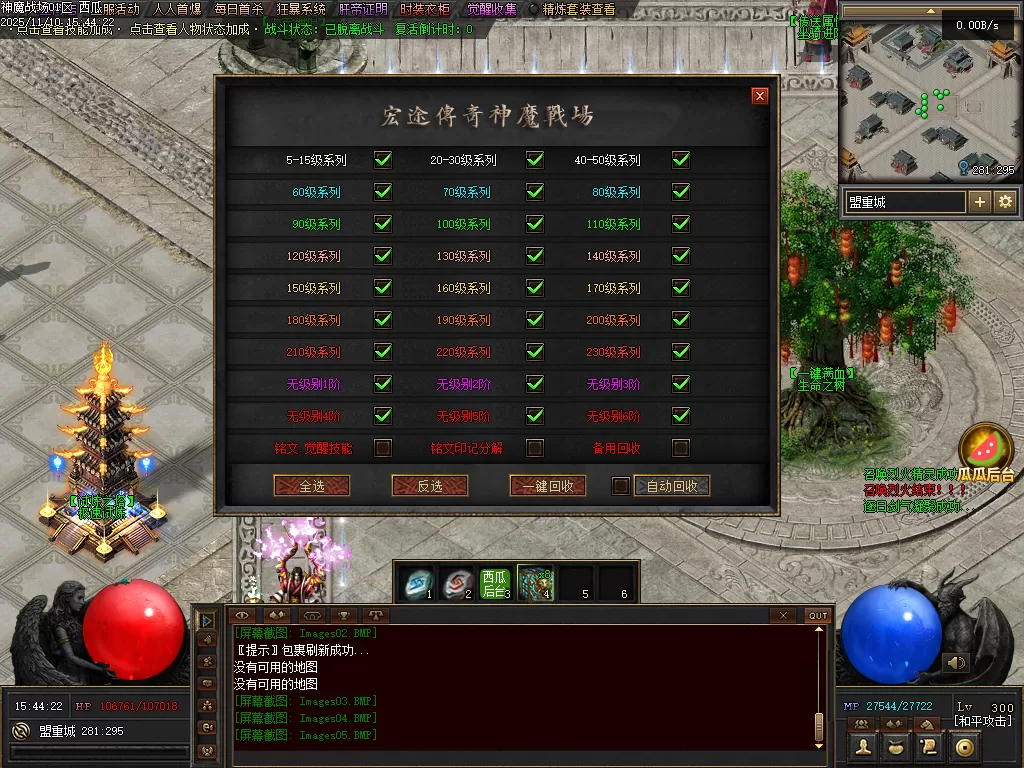Image resolution: width=1024 pixels, height=768 pixels.
Task: Open the 狂暴系统 menu
Action: tap(301, 9)
